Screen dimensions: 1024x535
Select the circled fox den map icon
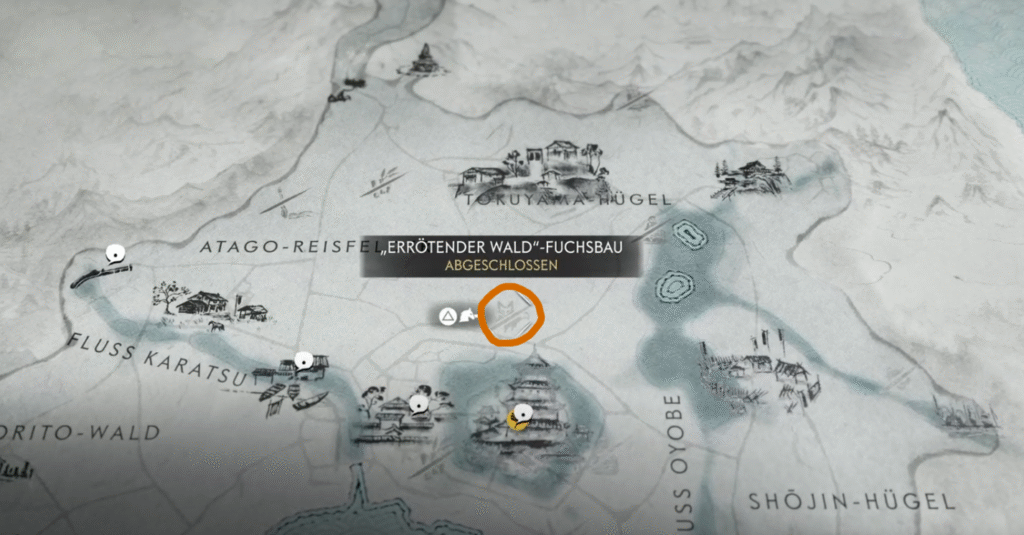511,314
